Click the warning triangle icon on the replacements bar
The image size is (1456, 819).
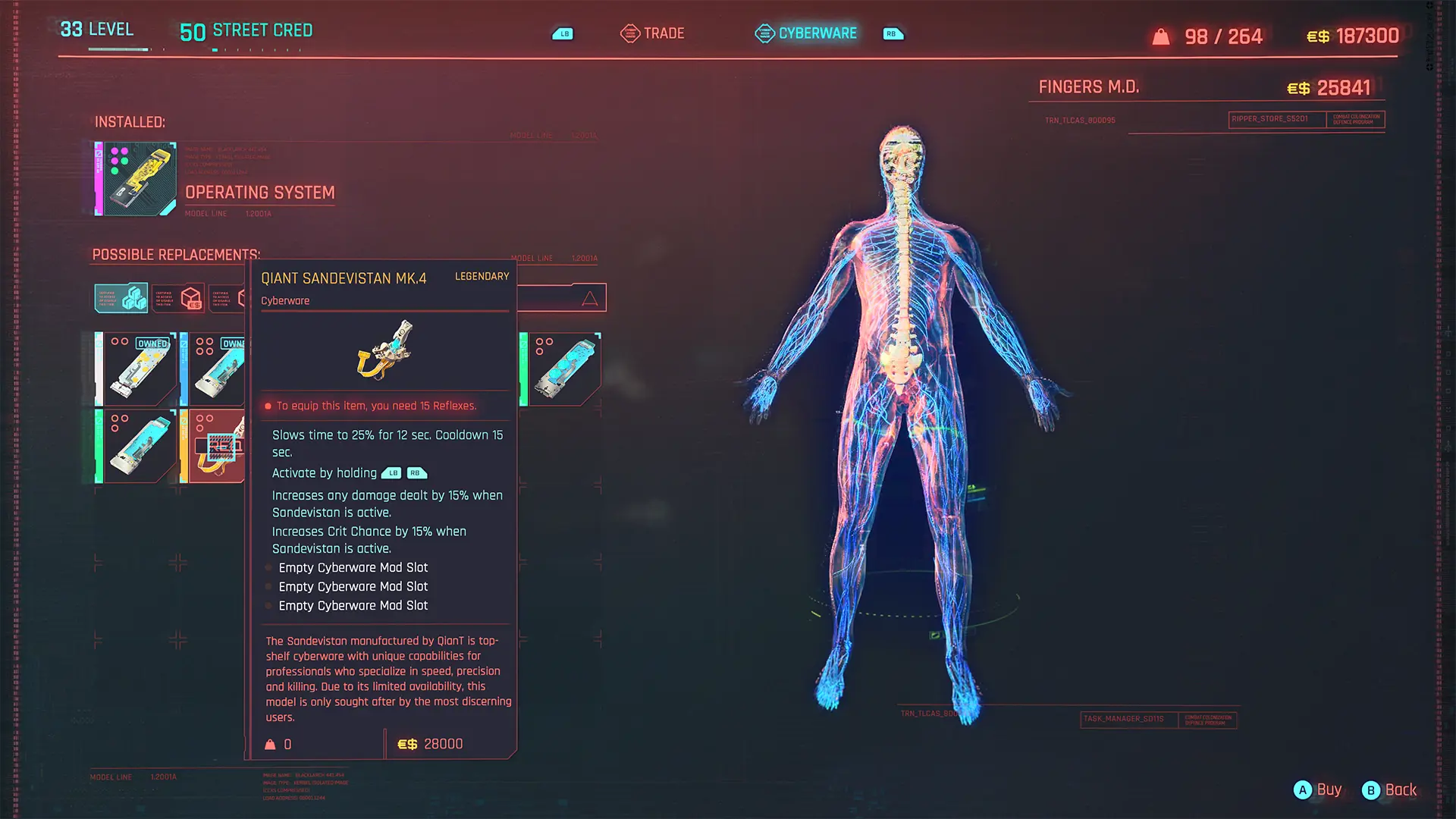click(x=591, y=297)
